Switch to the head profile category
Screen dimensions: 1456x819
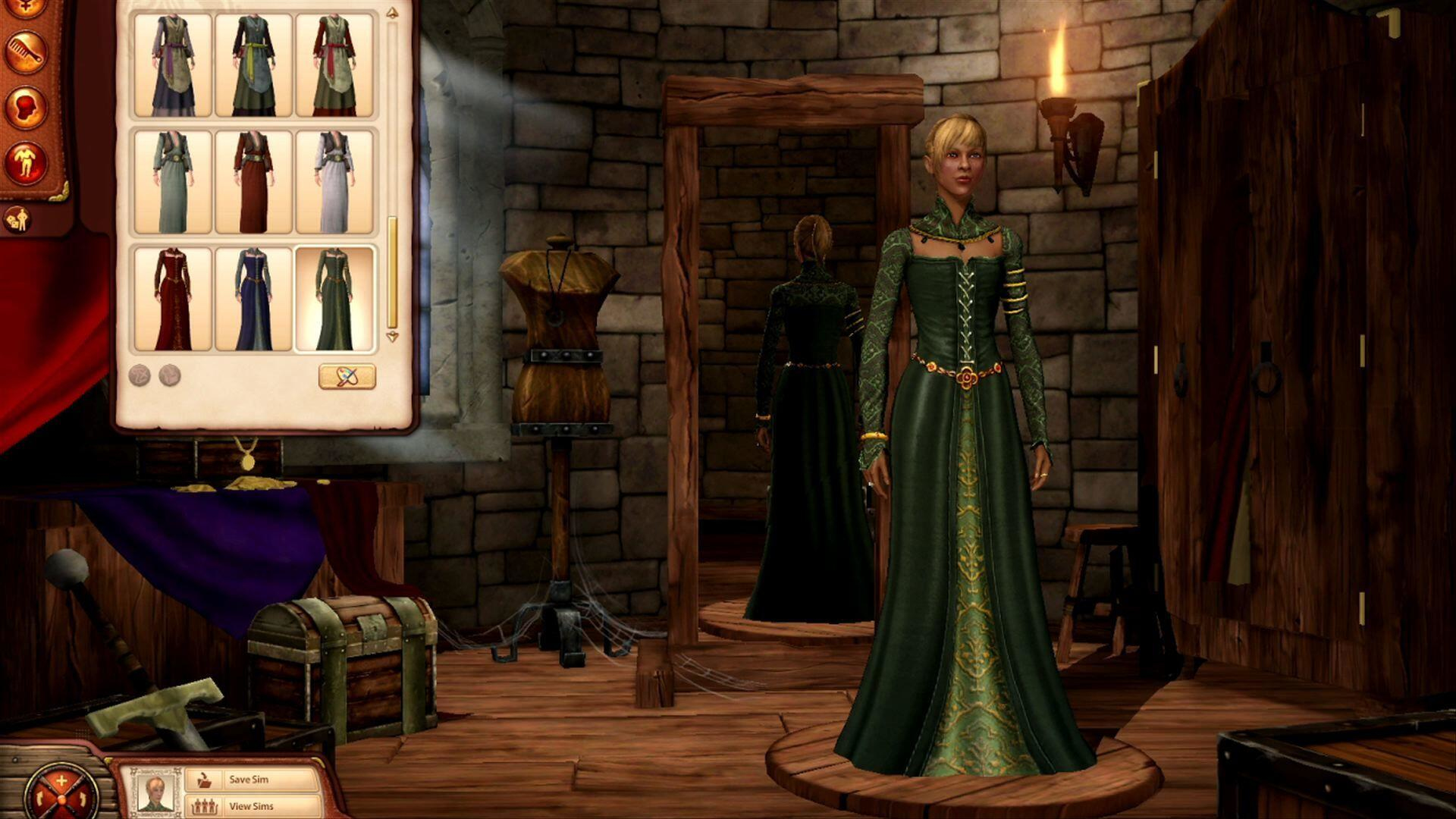coord(26,107)
